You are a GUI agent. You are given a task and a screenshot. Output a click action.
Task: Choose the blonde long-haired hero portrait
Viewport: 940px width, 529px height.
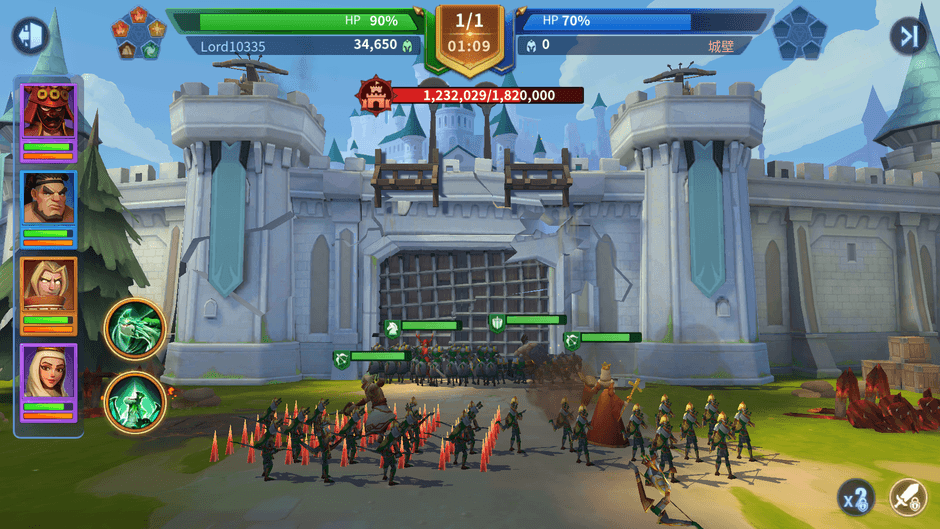pyautogui.click(x=48, y=286)
